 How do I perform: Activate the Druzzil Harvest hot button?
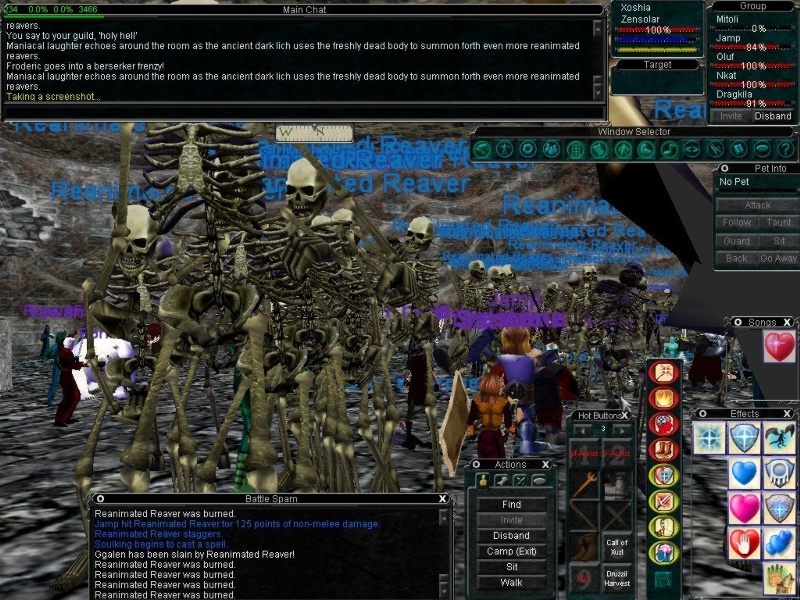pos(617,578)
